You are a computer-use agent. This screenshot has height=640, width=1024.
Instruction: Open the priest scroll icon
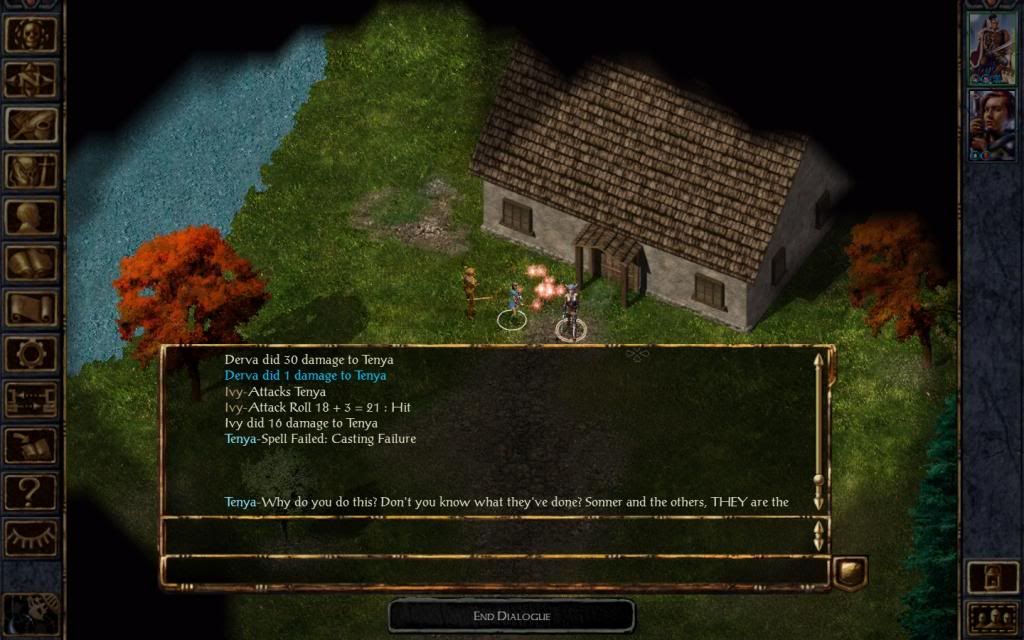click(x=31, y=308)
